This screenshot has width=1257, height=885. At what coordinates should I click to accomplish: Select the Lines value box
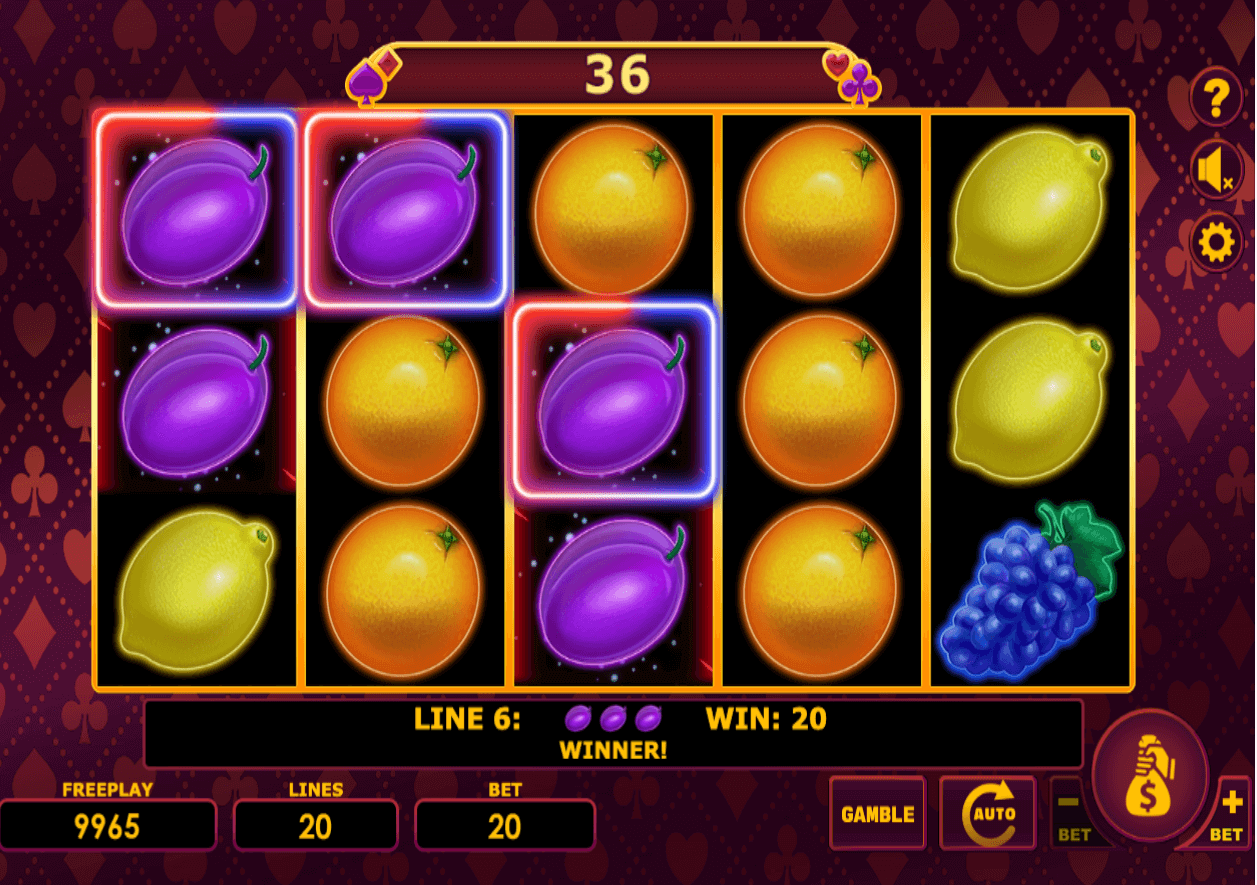315,826
